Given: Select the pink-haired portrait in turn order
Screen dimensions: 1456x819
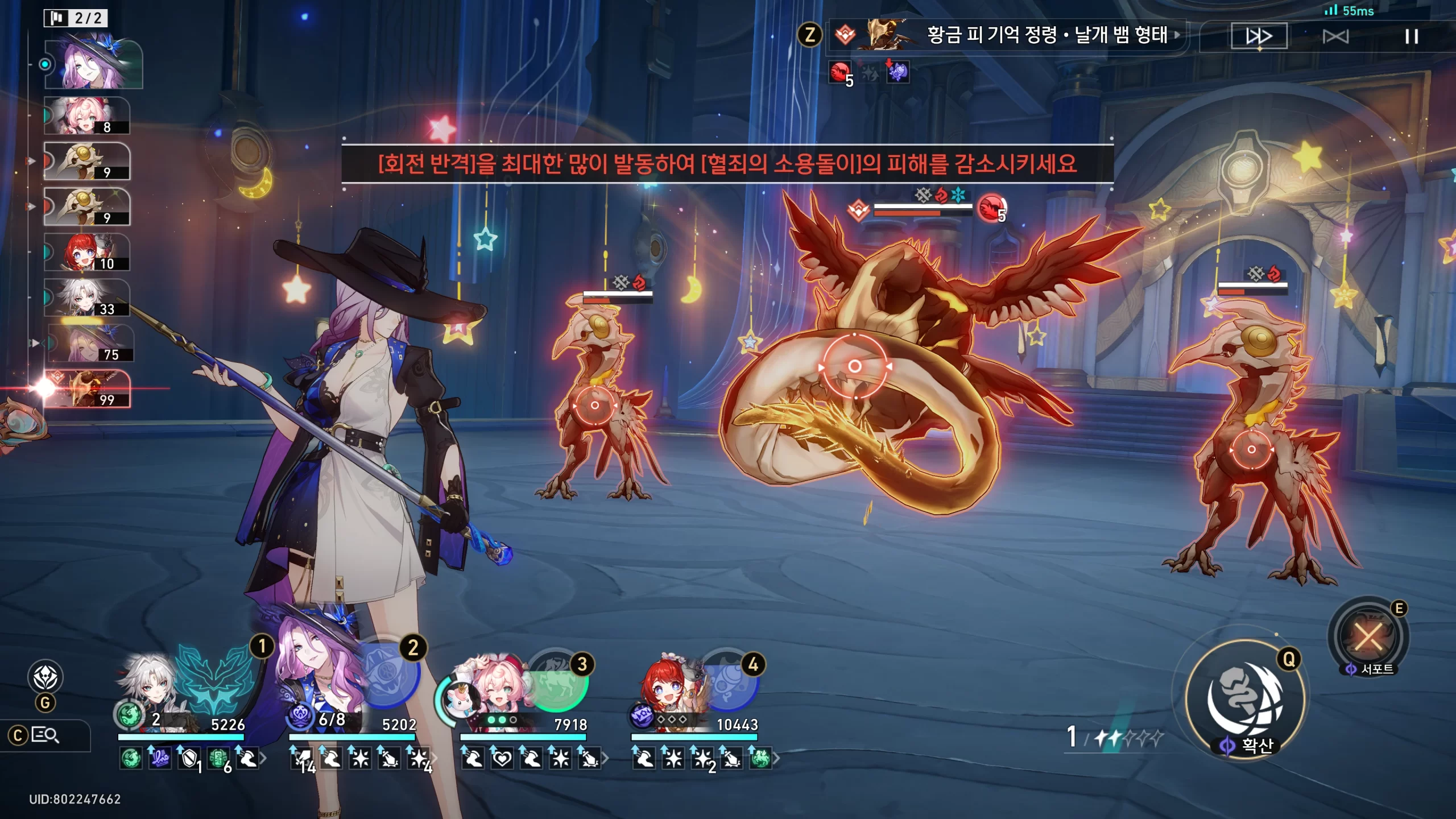Looking at the screenshot, I should pos(86,116).
